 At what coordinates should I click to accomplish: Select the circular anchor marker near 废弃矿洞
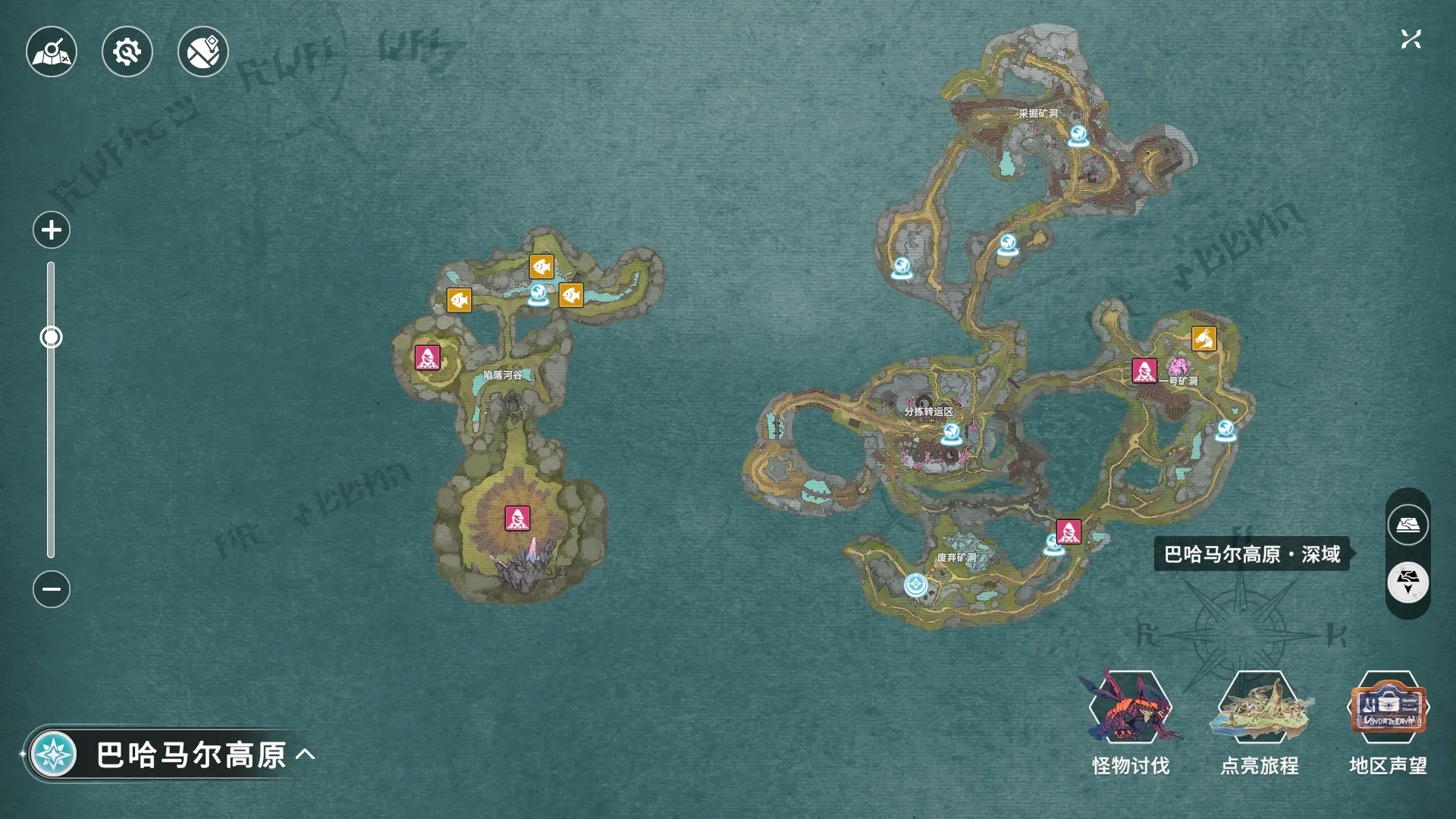coord(916,585)
